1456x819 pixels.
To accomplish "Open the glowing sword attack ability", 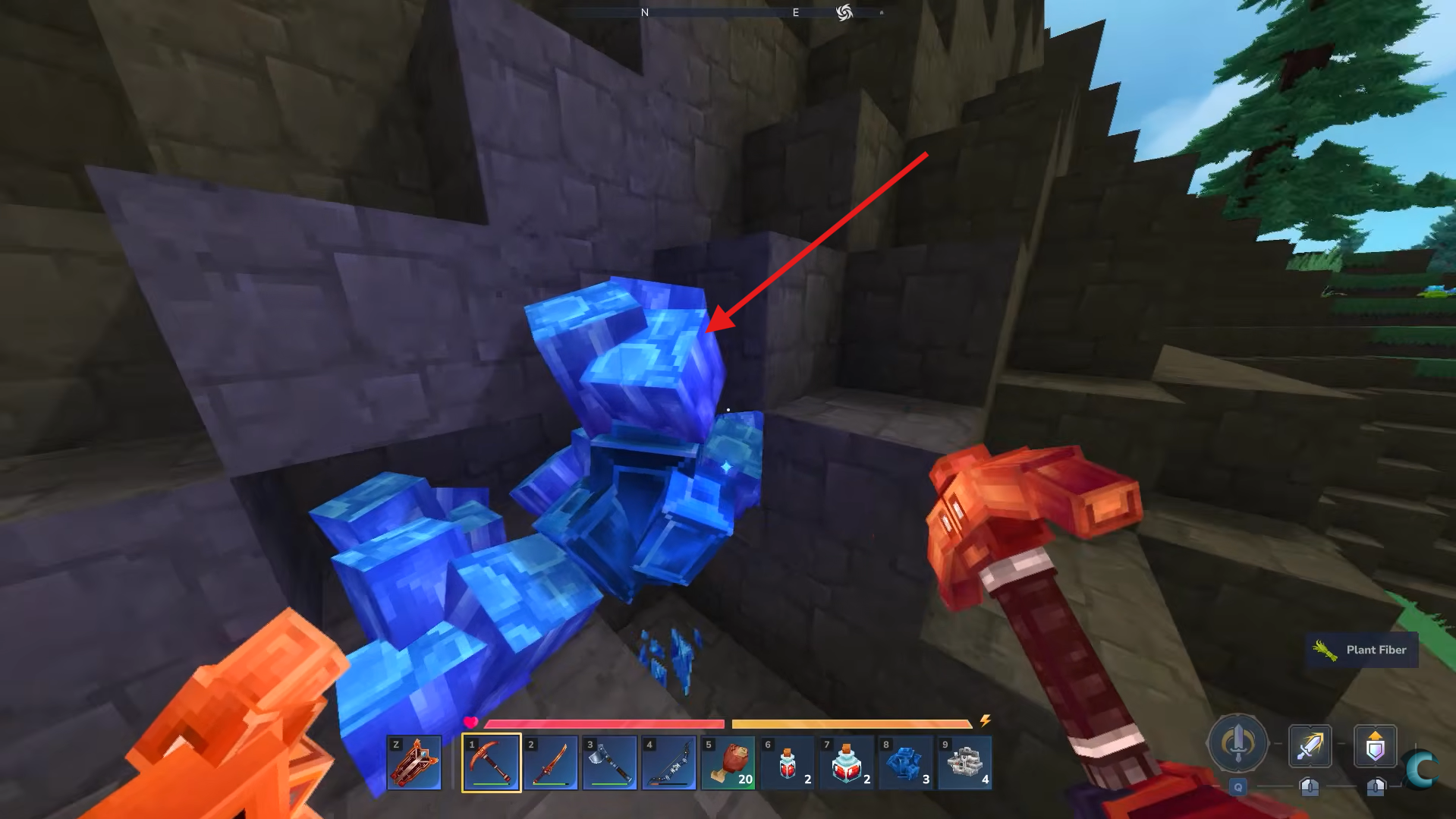I will coord(1310,746).
